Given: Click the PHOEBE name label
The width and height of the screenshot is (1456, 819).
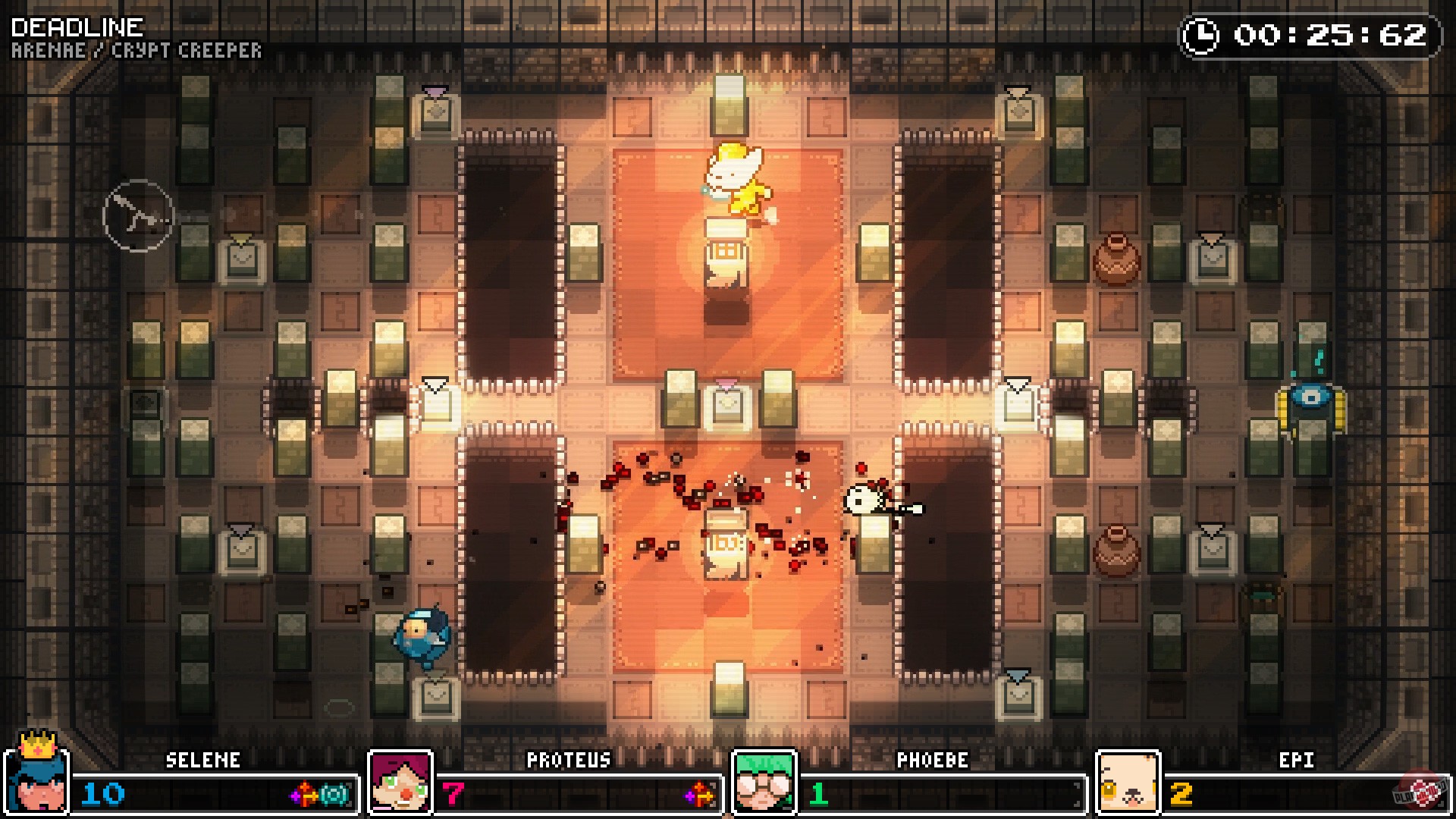Looking at the screenshot, I should 934,761.
